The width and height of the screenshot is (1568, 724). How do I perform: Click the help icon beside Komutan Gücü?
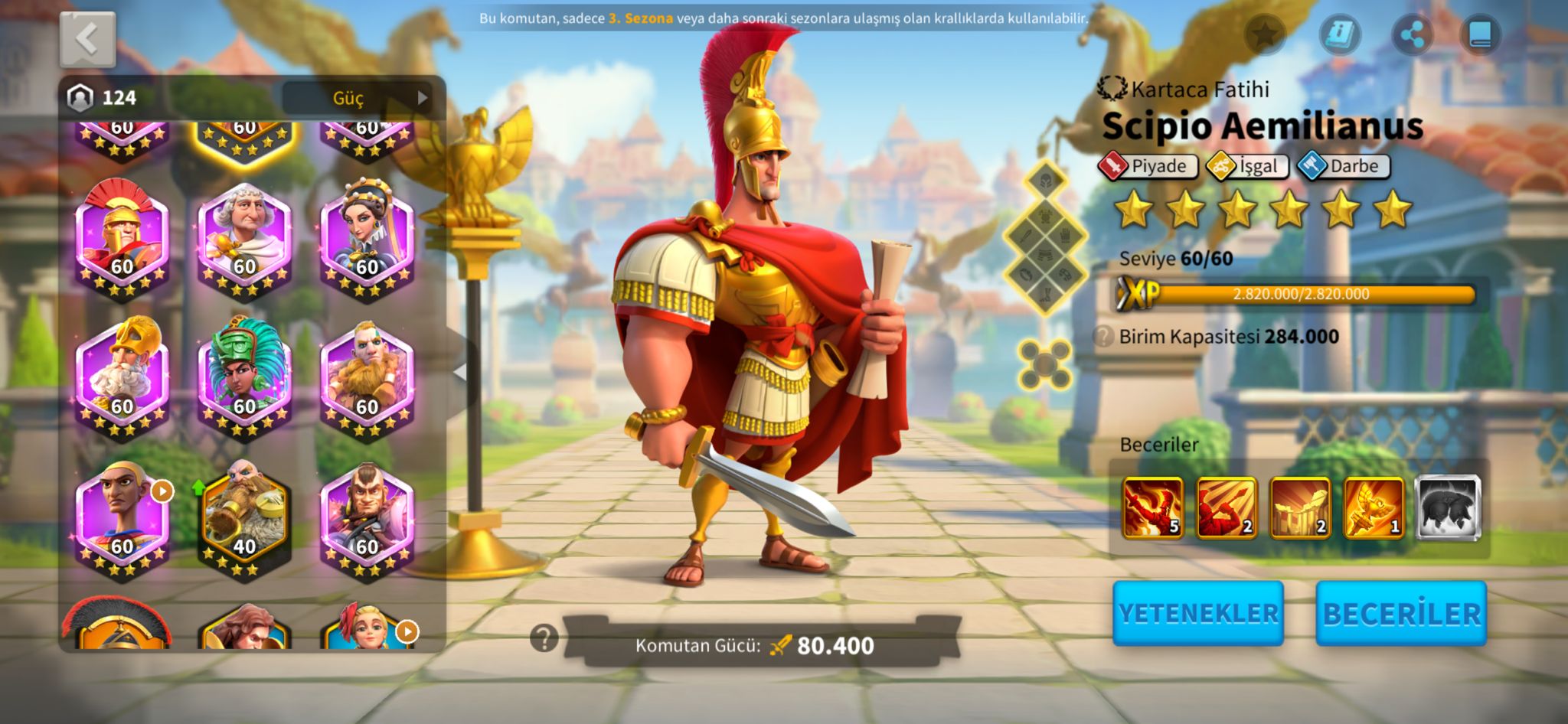coord(544,638)
